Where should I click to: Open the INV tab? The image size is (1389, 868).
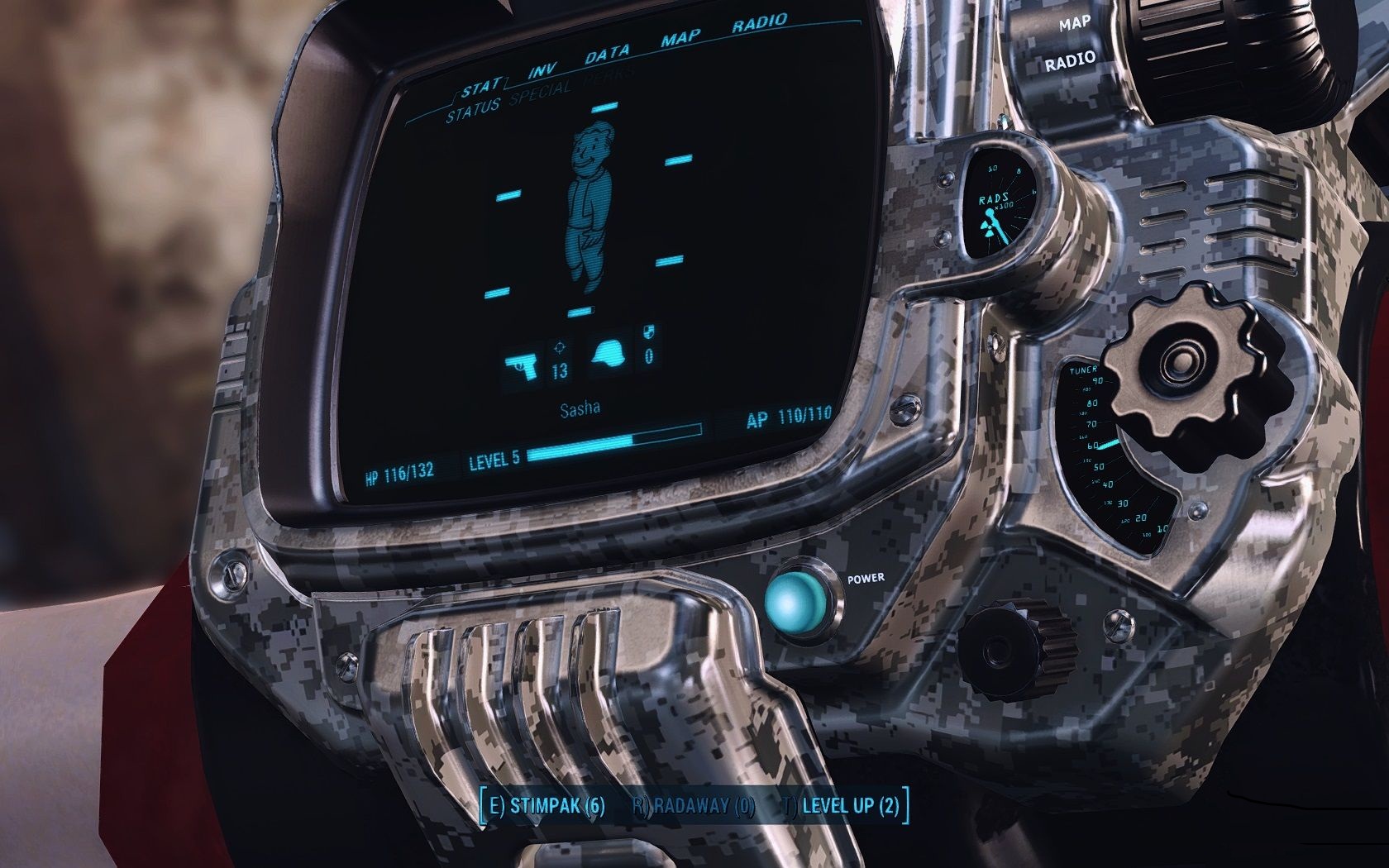point(542,70)
